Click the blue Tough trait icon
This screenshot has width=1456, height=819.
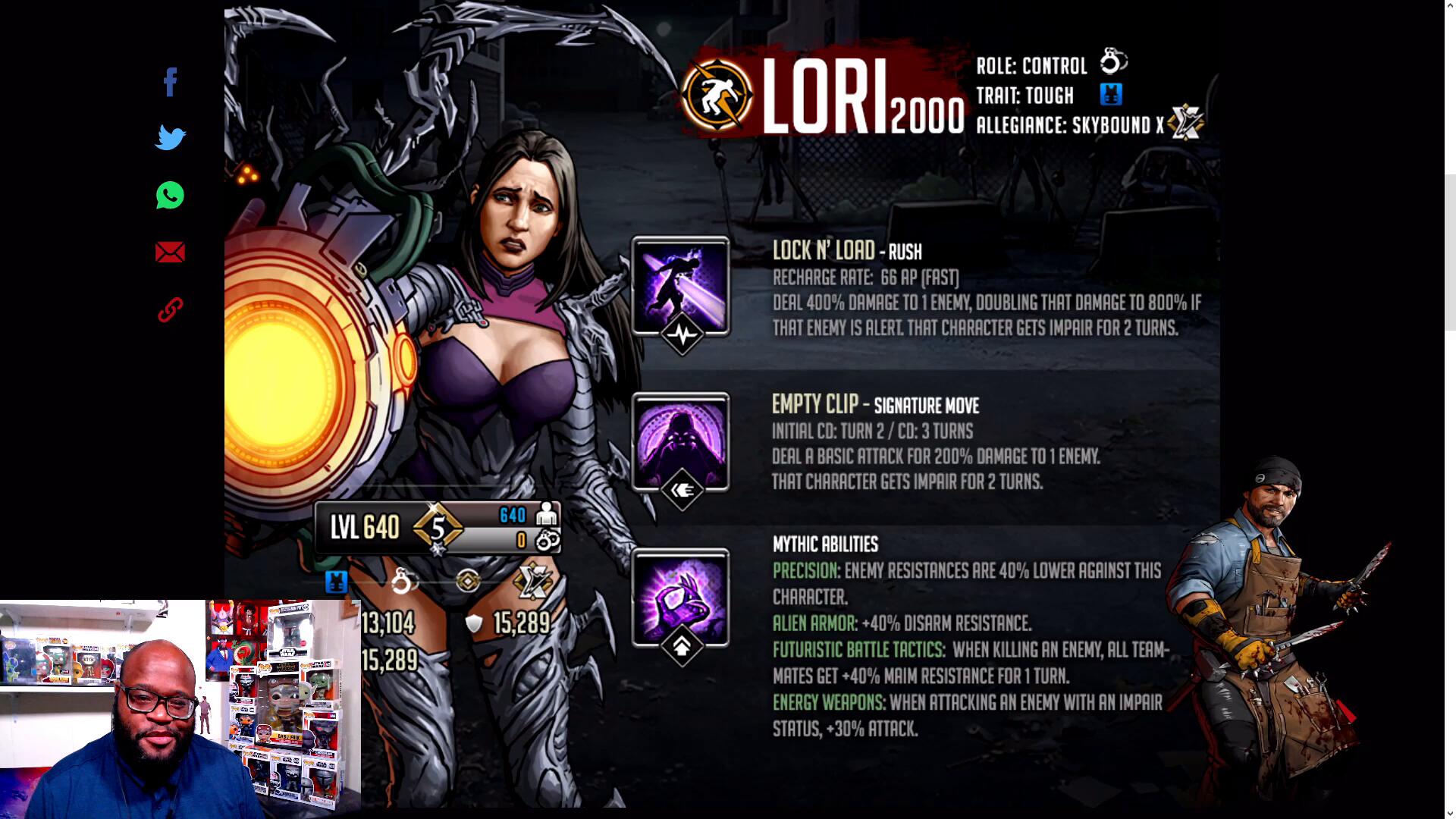pyautogui.click(x=1111, y=95)
